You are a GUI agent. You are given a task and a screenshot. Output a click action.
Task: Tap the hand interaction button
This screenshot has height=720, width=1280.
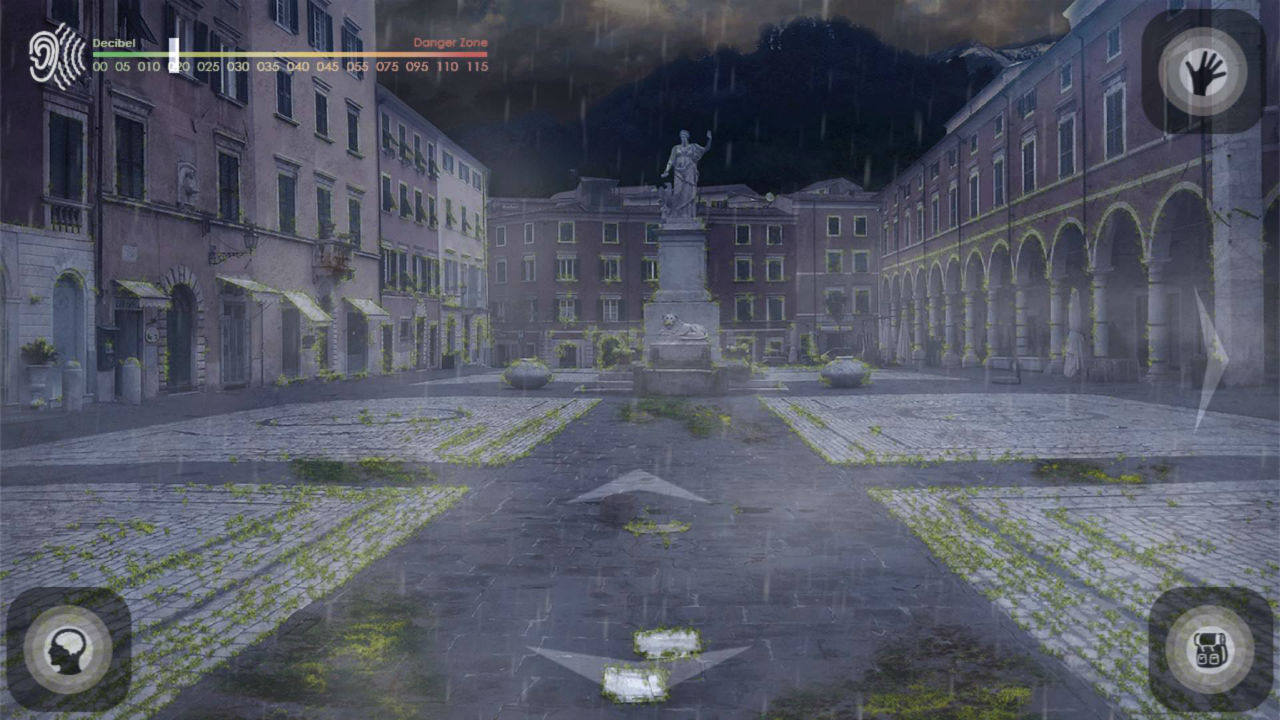(x=1203, y=72)
